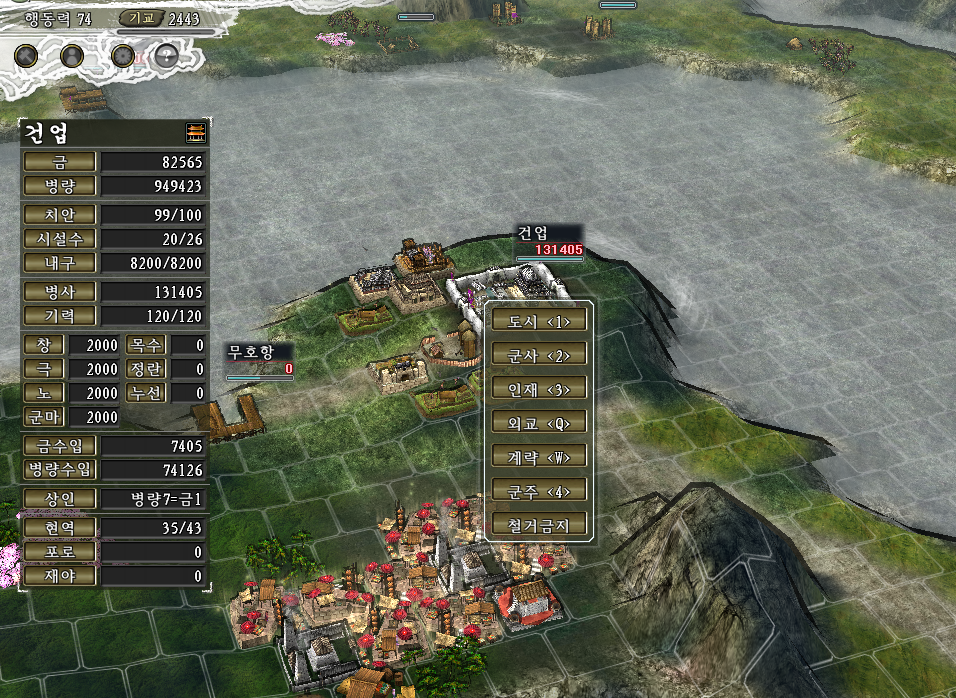Viewport: 956px width, 698px height.
Task: Open the officer silhouette round icon
Action: (x=72, y=55)
